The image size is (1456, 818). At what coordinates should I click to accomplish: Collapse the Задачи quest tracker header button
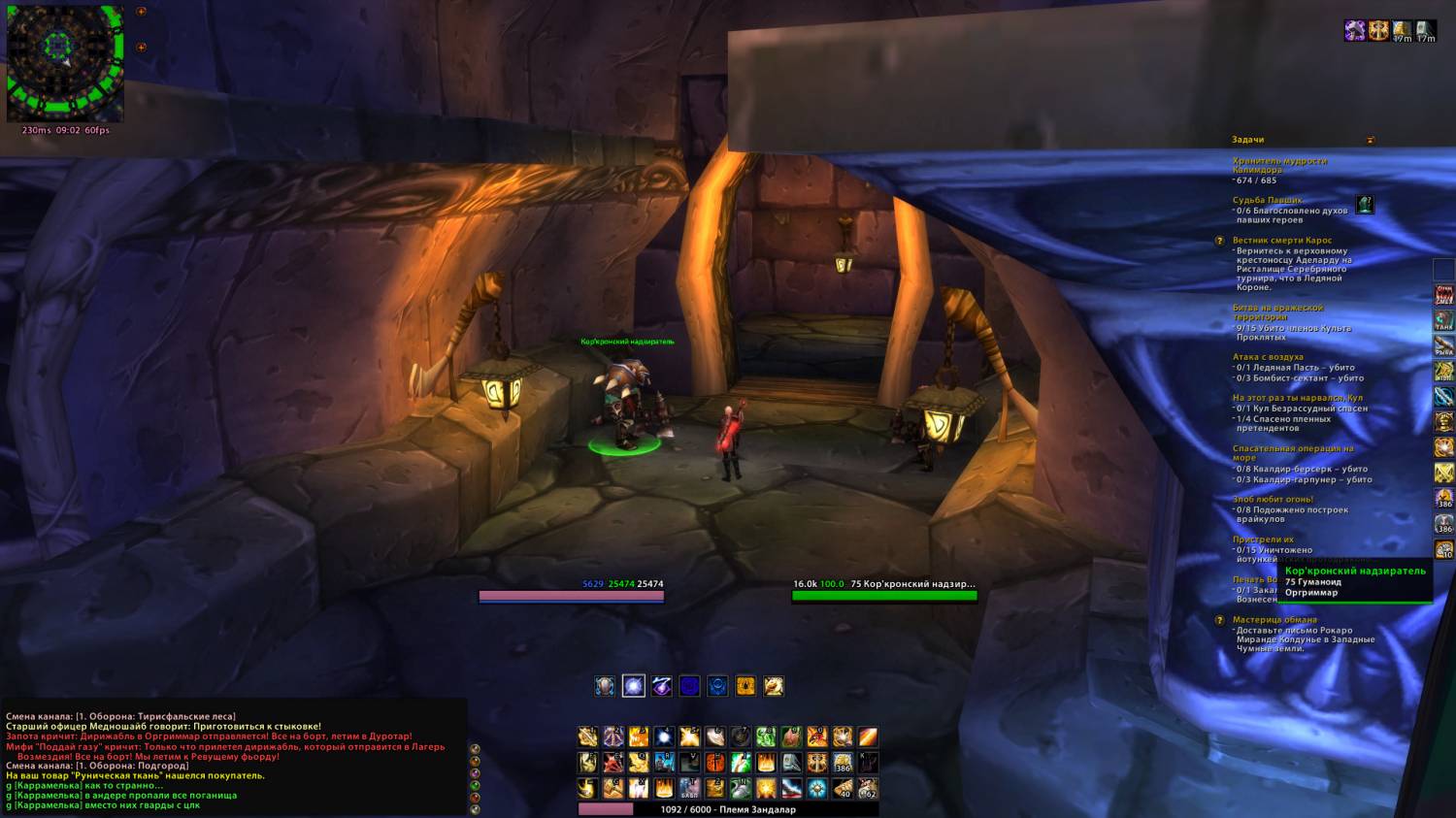(x=1371, y=140)
